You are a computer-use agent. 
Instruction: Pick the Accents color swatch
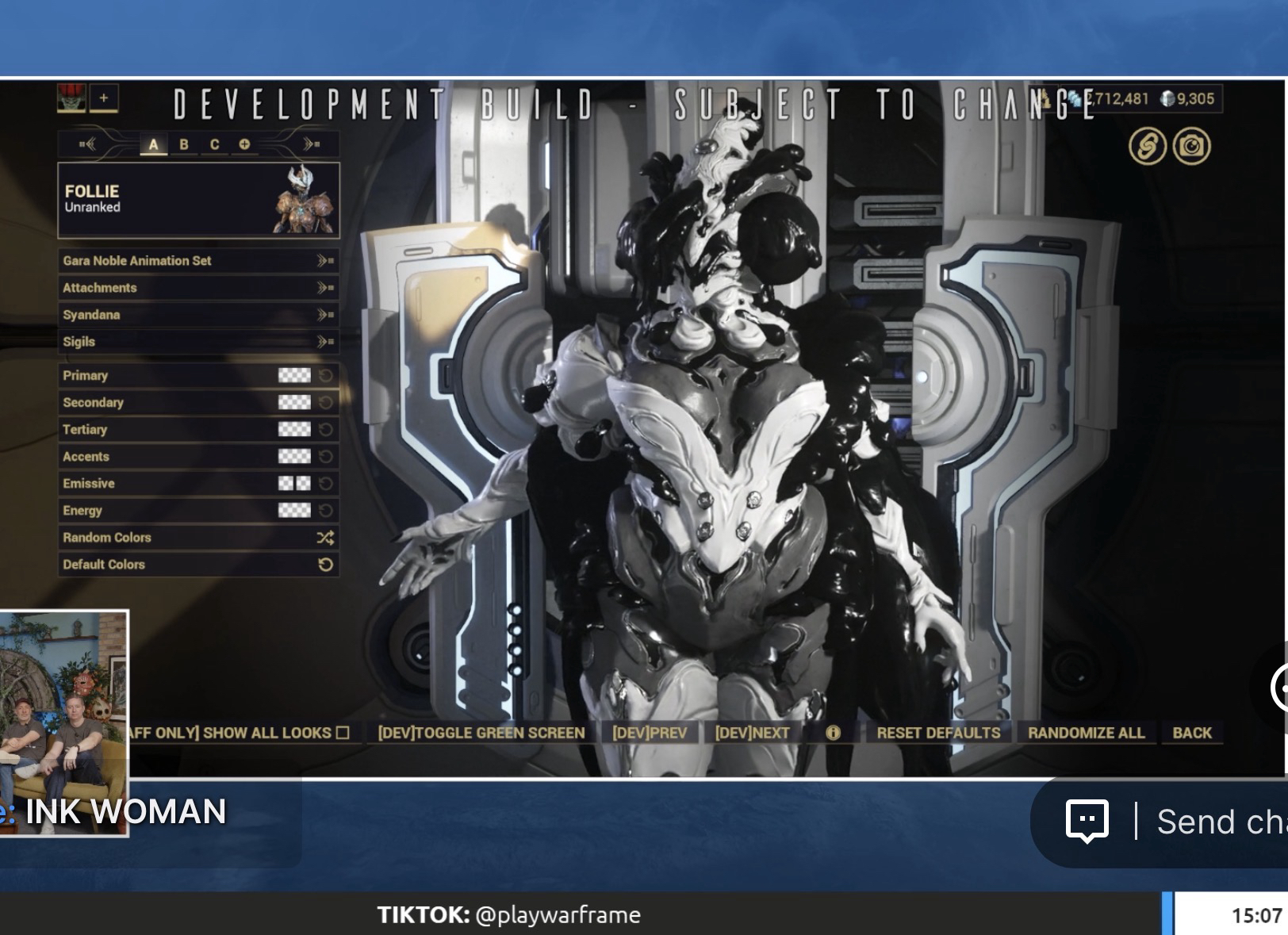coord(294,457)
